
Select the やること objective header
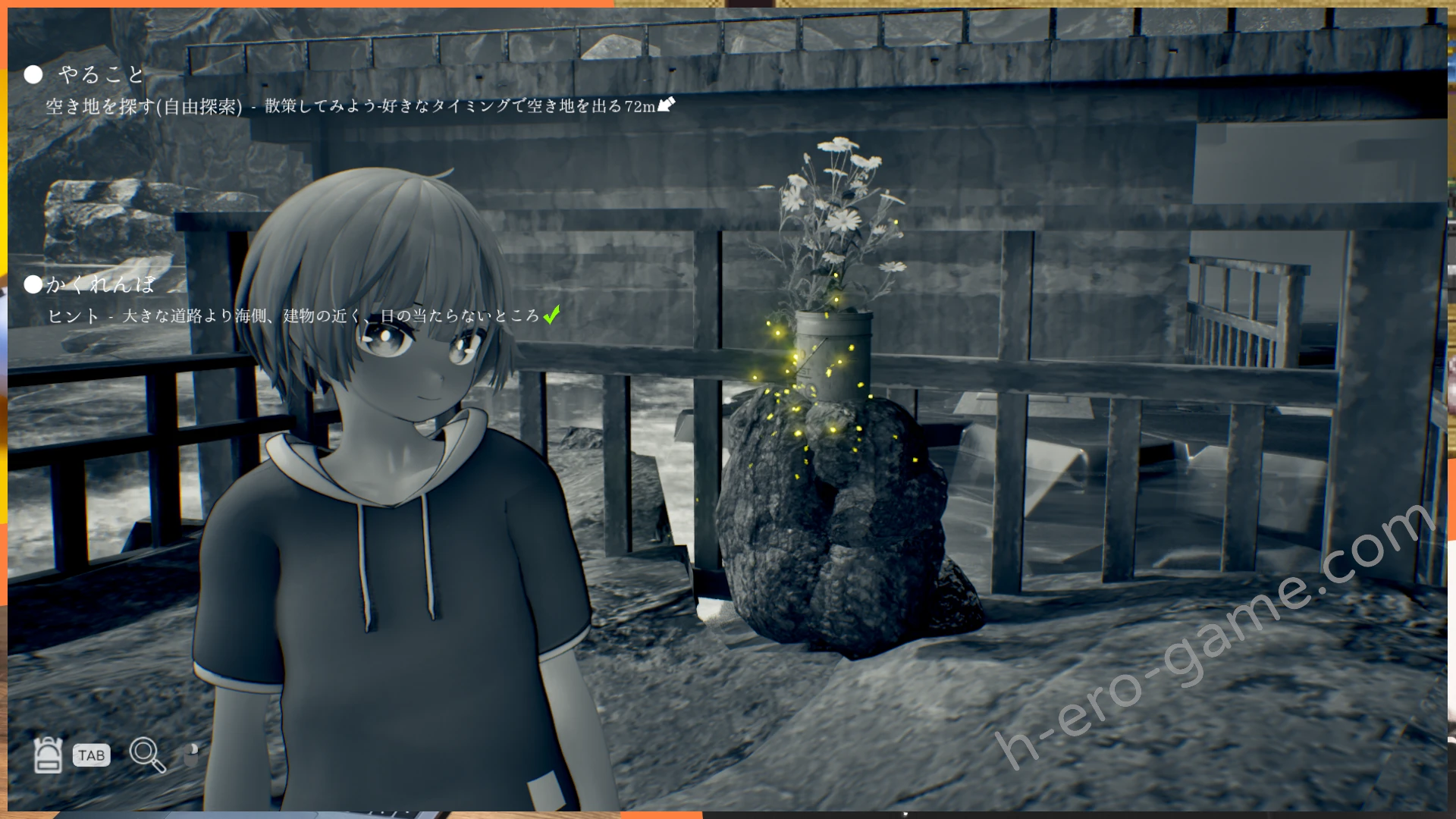click(101, 74)
